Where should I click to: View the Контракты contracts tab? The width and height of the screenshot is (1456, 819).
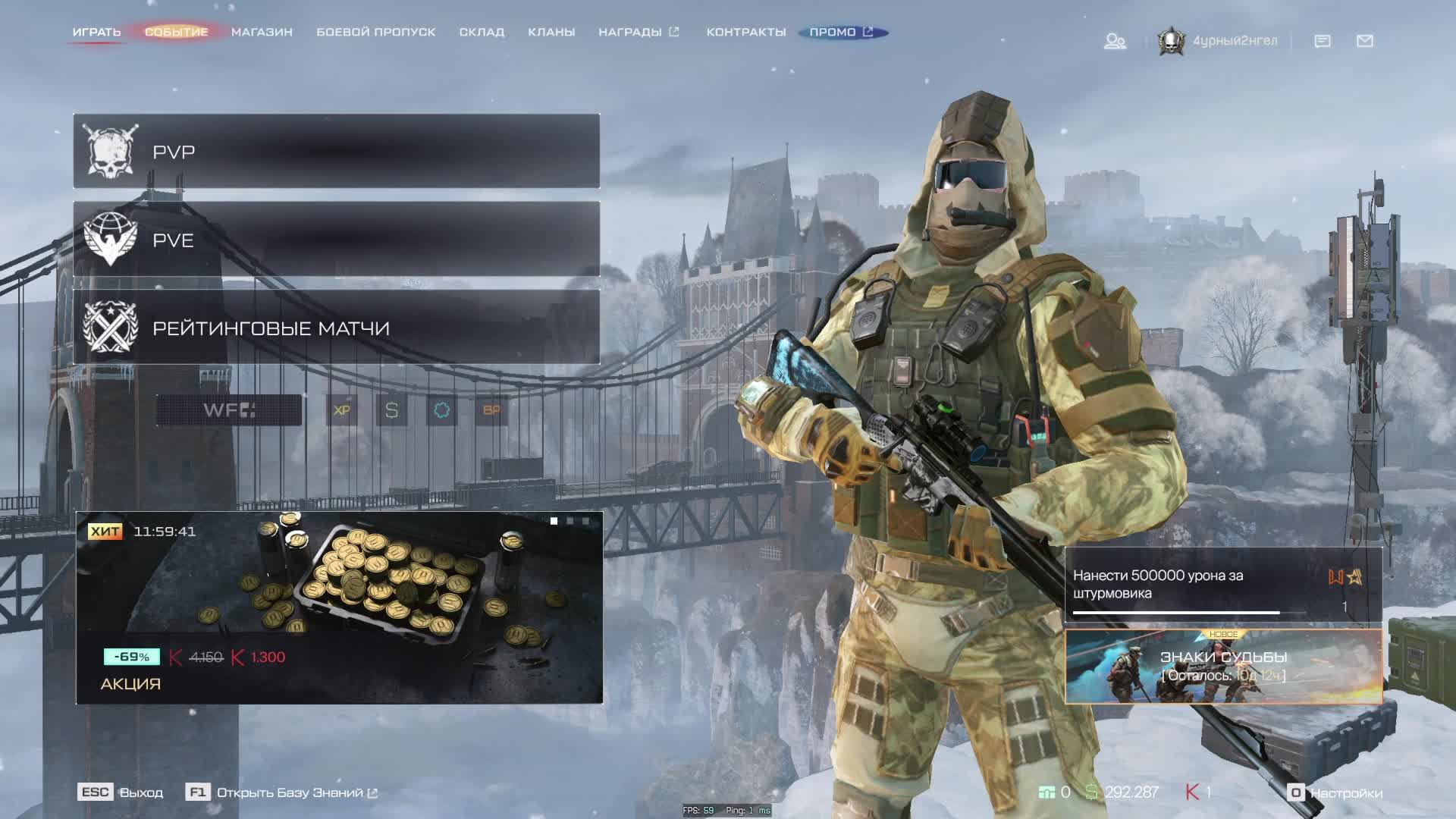[746, 32]
